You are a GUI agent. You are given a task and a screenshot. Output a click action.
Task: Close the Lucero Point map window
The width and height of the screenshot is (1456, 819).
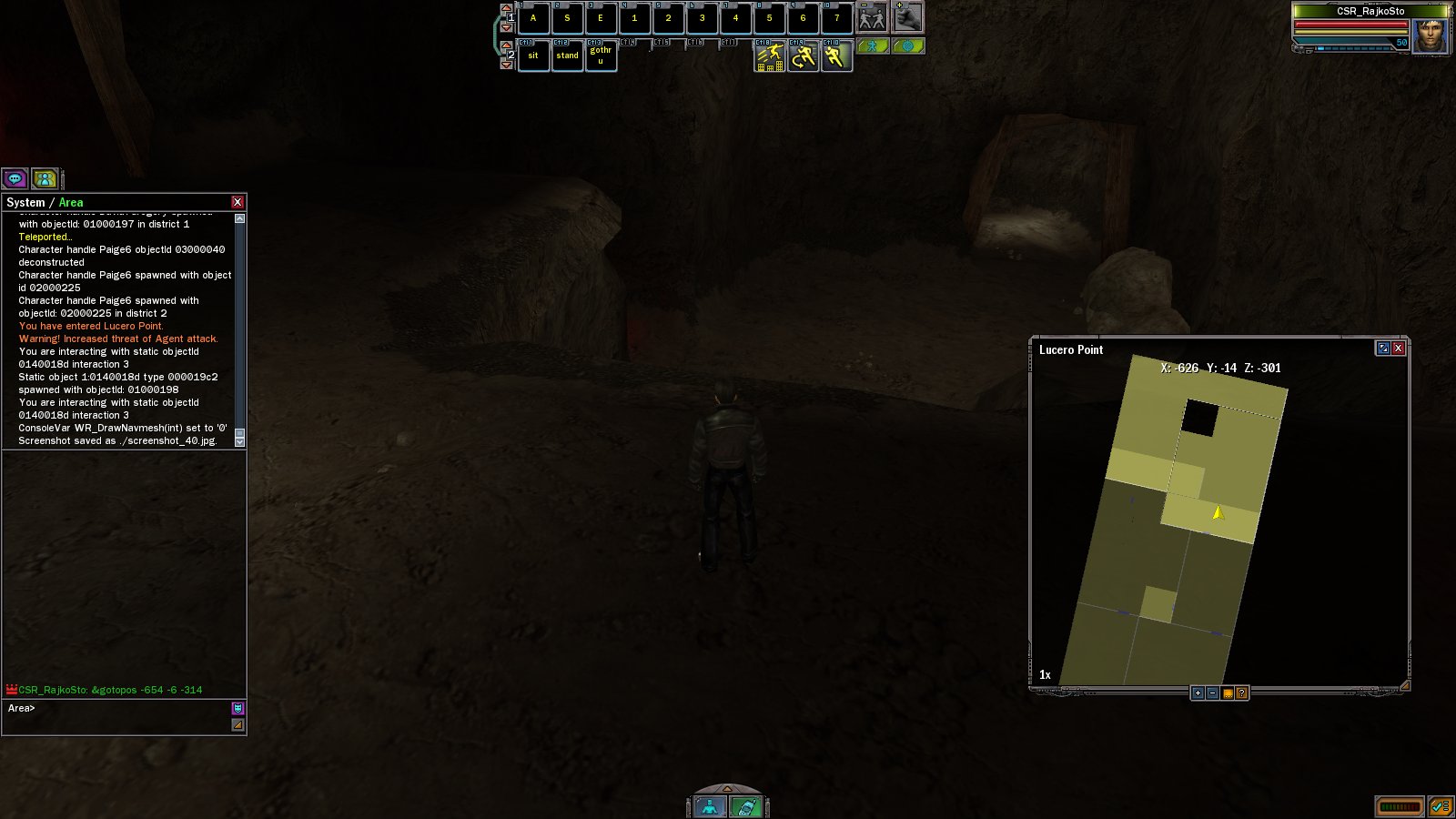[1399, 349]
